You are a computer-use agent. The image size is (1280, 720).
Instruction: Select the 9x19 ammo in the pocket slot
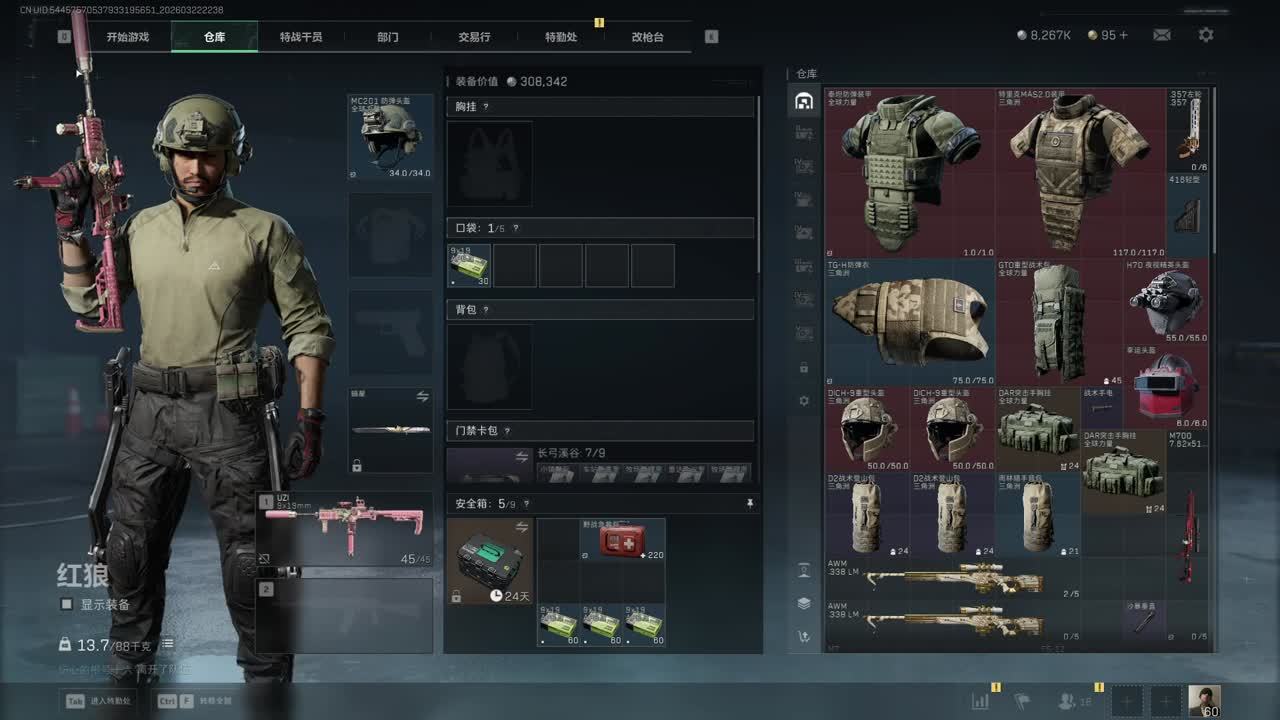click(x=469, y=265)
